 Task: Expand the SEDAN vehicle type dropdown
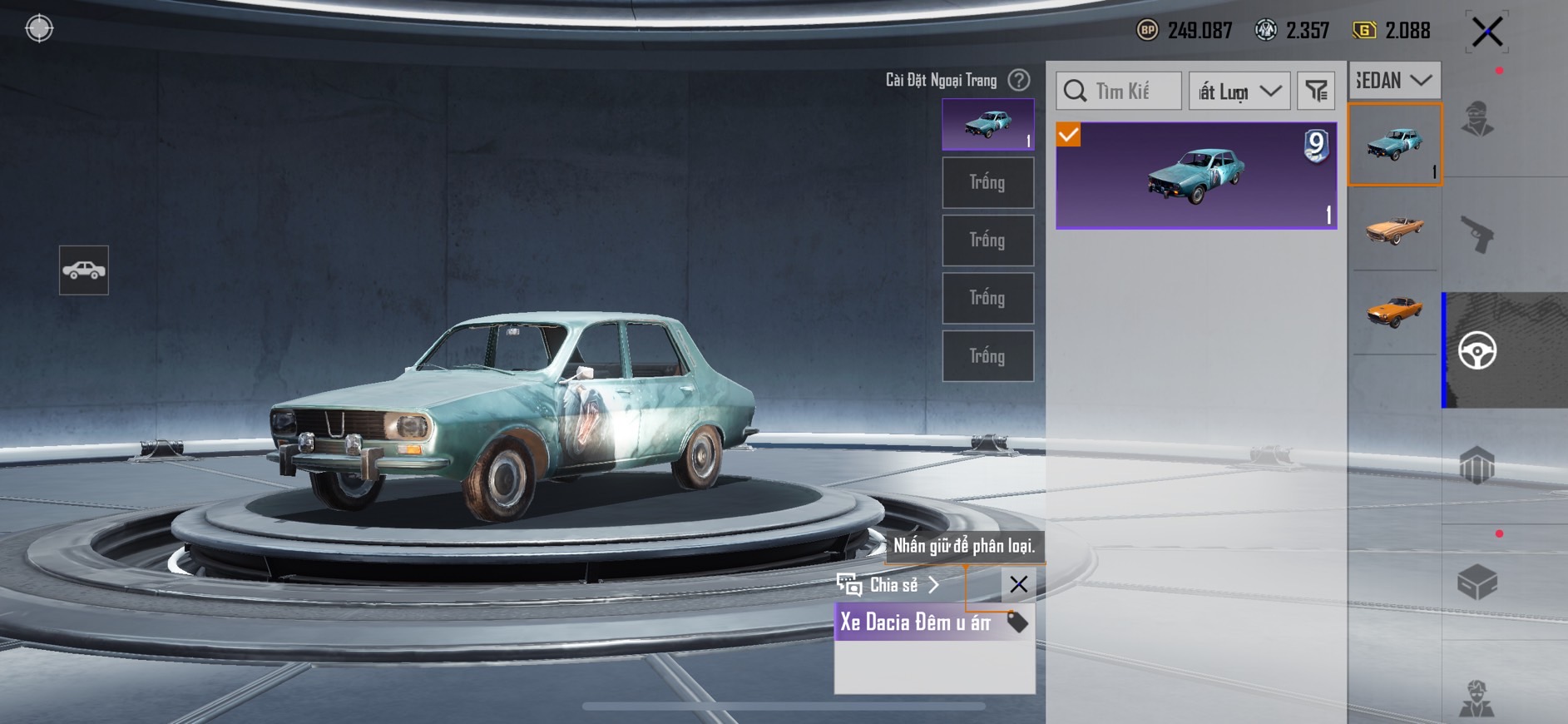click(1394, 81)
